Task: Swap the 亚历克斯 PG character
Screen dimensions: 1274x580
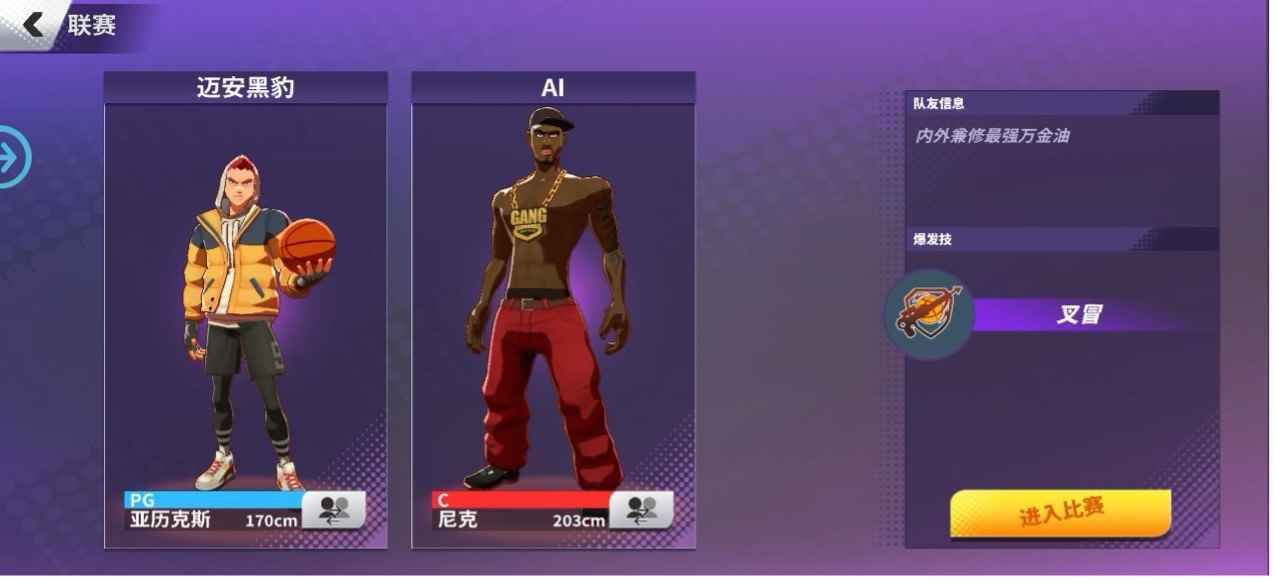Action: coord(334,511)
